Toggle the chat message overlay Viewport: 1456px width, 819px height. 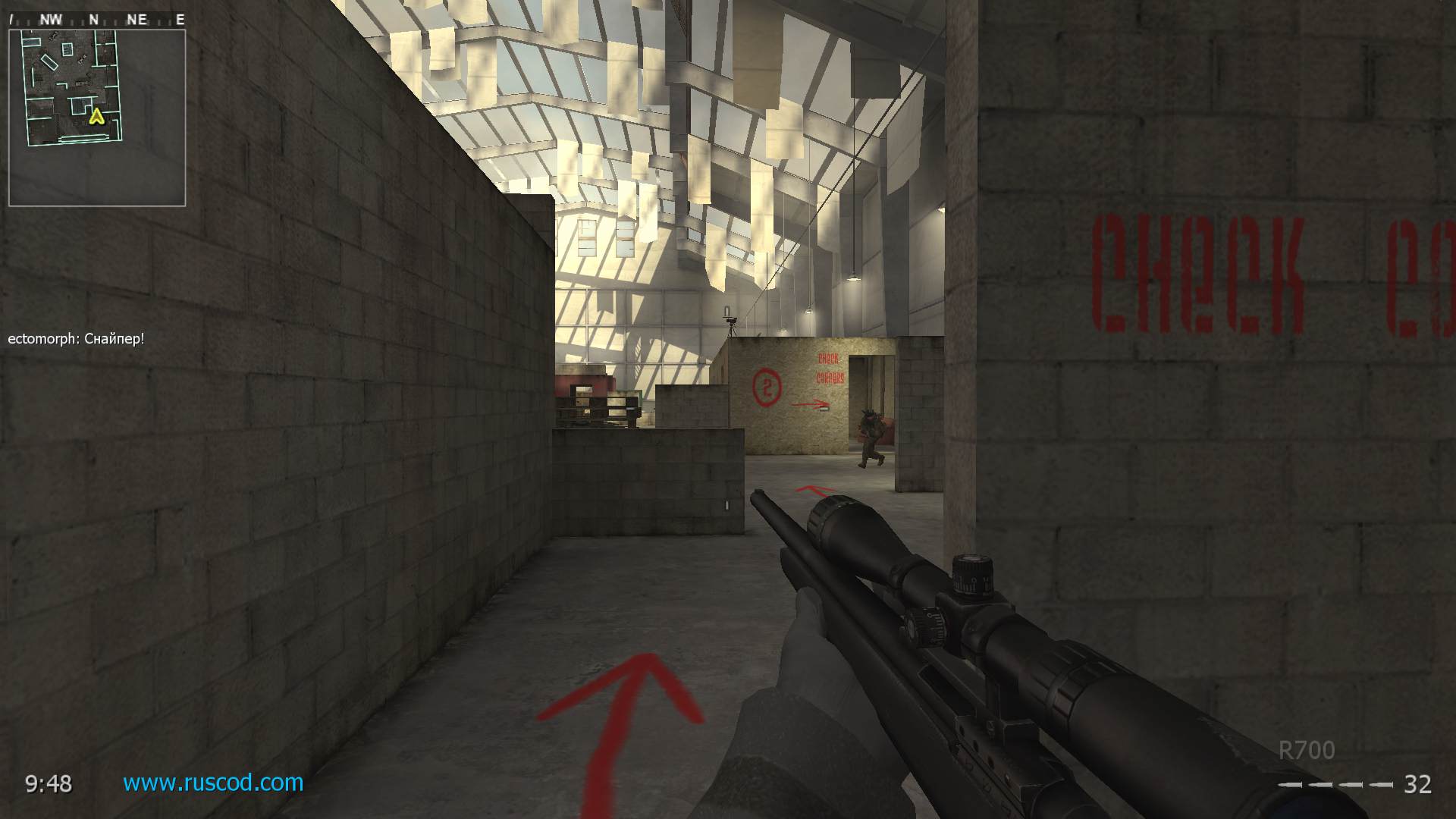point(74,340)
